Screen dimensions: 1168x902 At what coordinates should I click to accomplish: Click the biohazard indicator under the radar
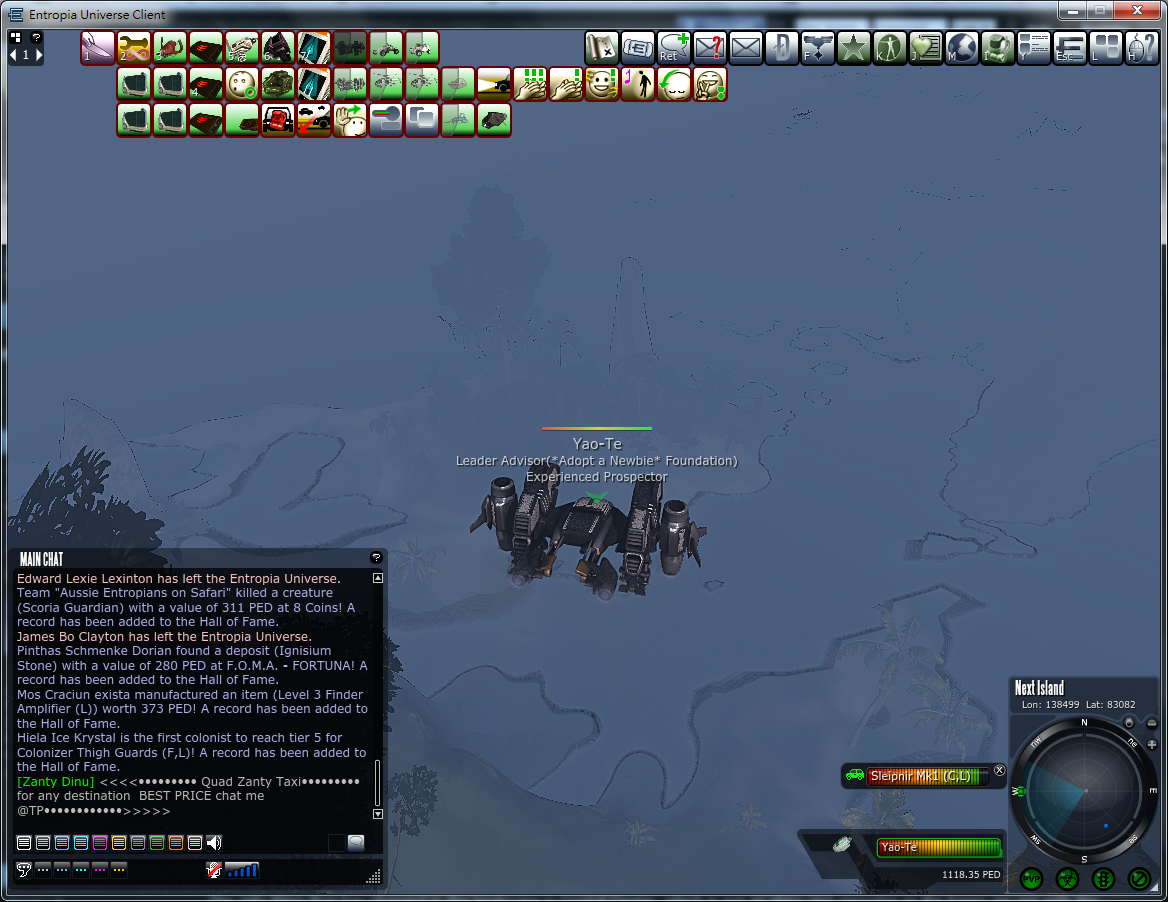(x=1067, y=879)
